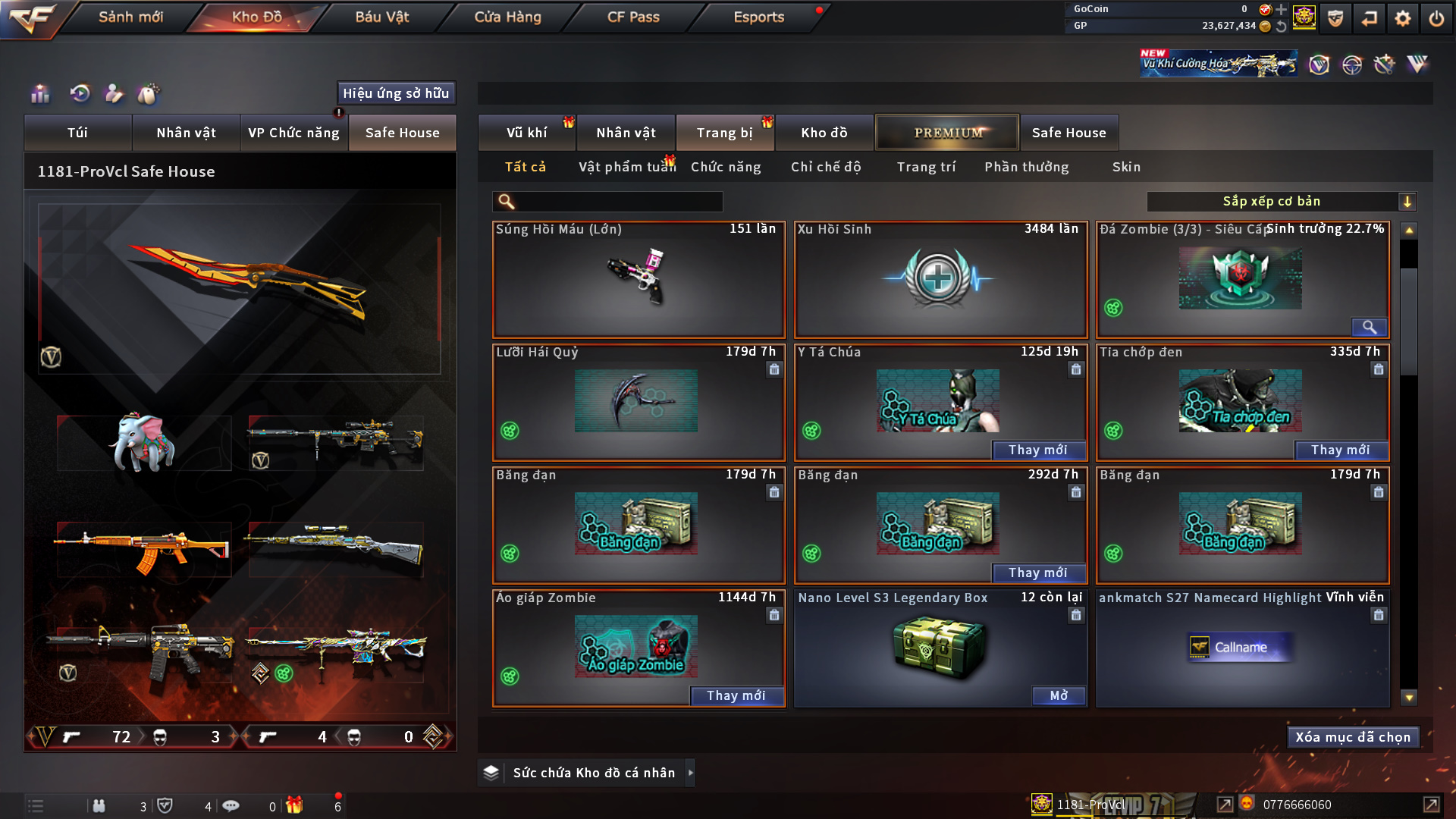Open the Nano Level S3 Legendary Box
The image size is (1456, 819).
pyautogui.click(x=1058, y=696)
